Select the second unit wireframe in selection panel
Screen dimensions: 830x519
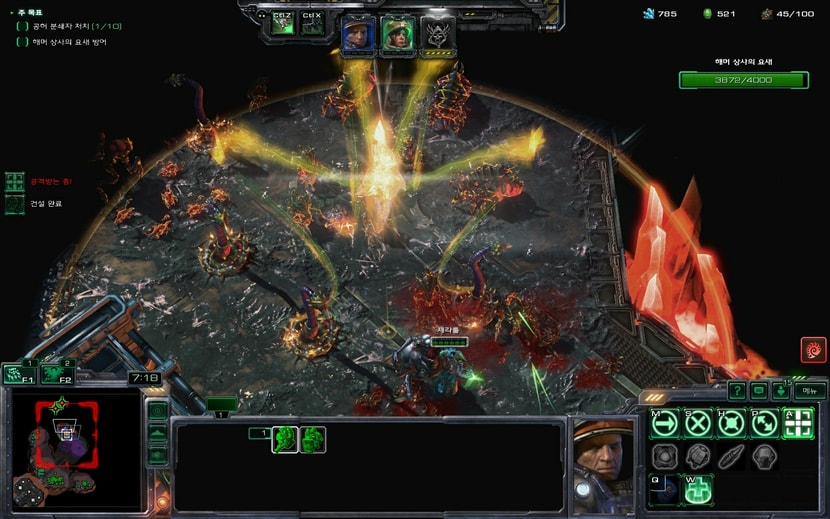pyautogui.click(x=314, y=440)
